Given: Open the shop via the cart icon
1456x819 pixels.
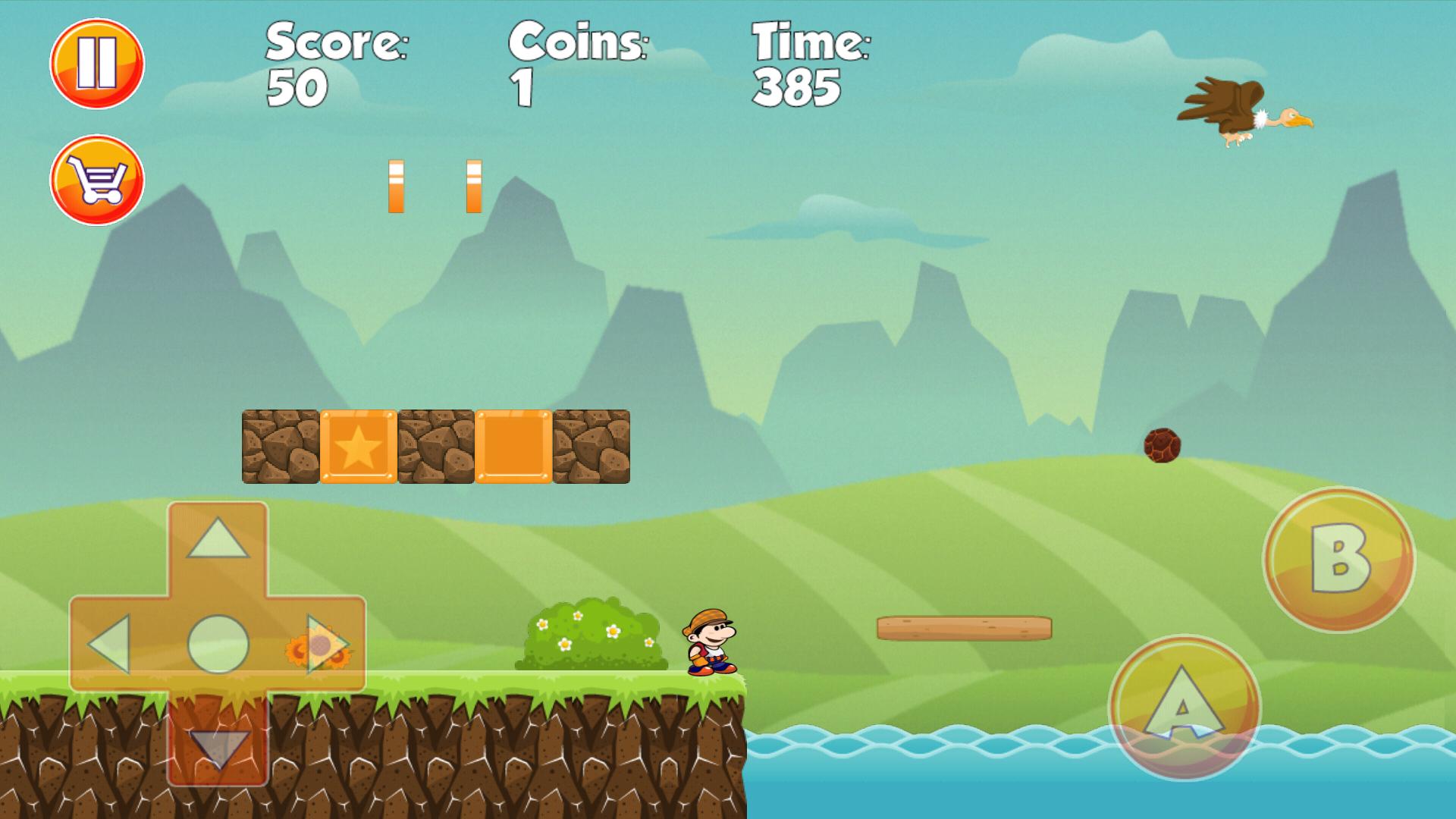Looking at the screenshot, I should (97, 180).
